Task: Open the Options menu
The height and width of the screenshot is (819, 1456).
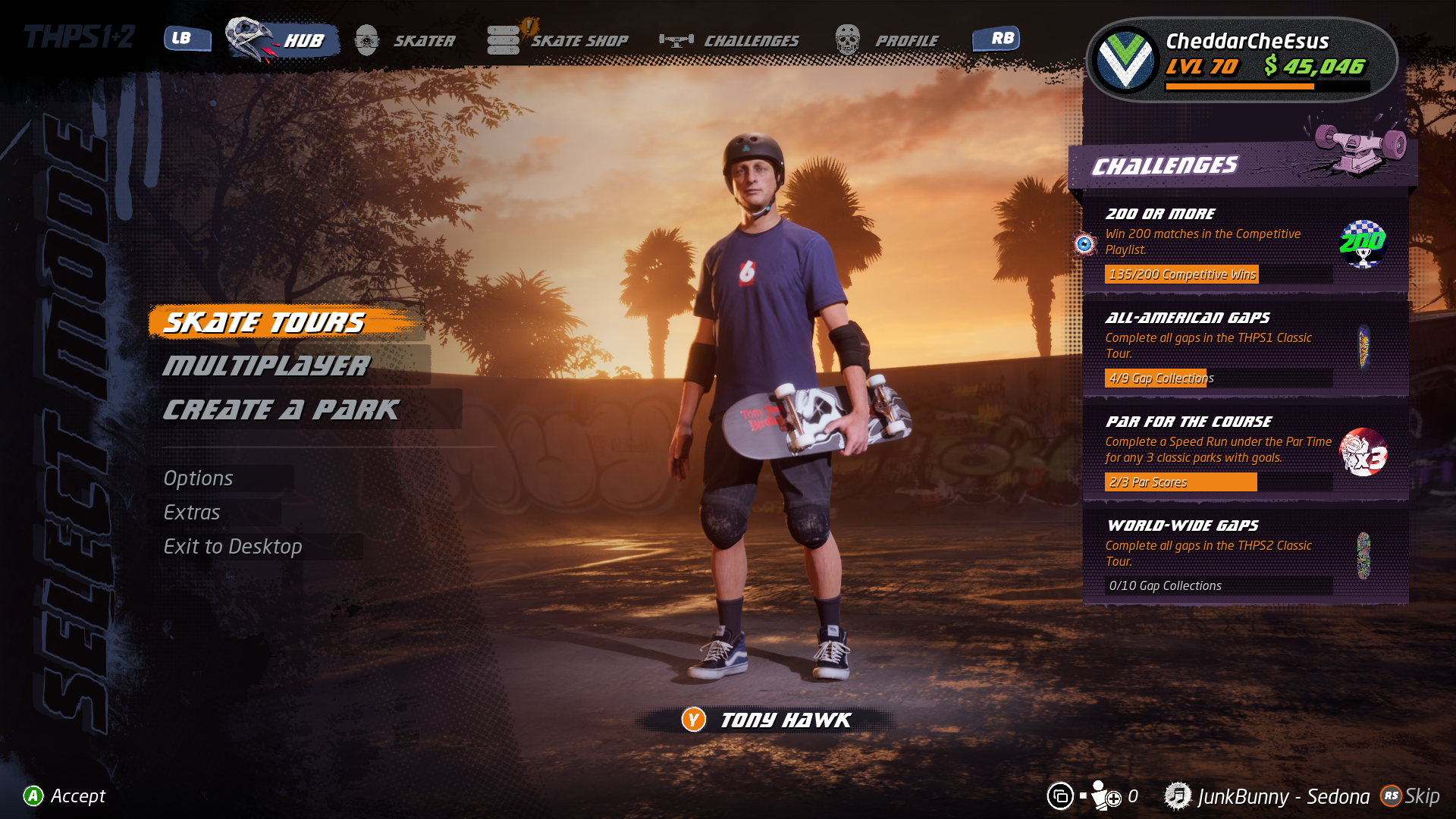Action: [x=199, y=479]
